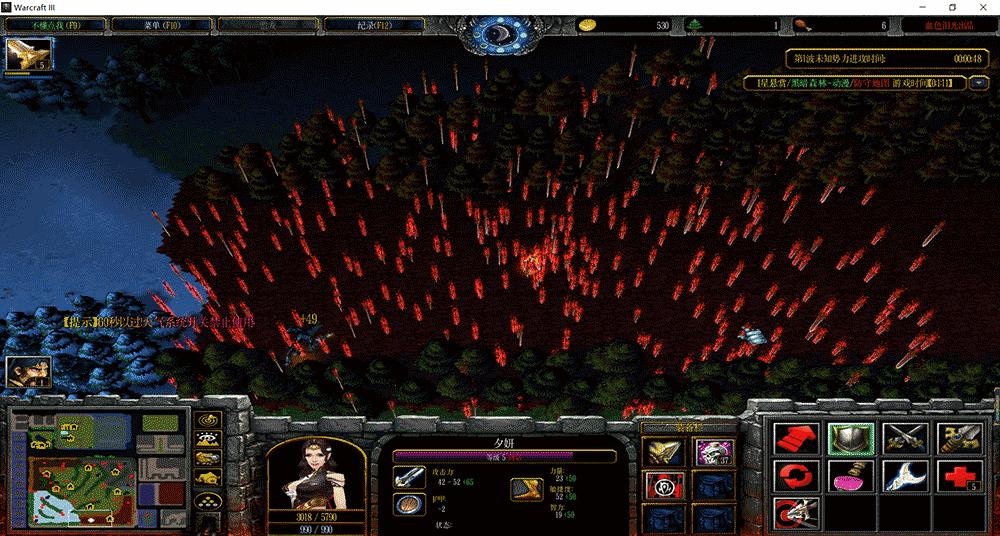Click the minimap signal ping button

pyautogui.click(x=208, y=422)
